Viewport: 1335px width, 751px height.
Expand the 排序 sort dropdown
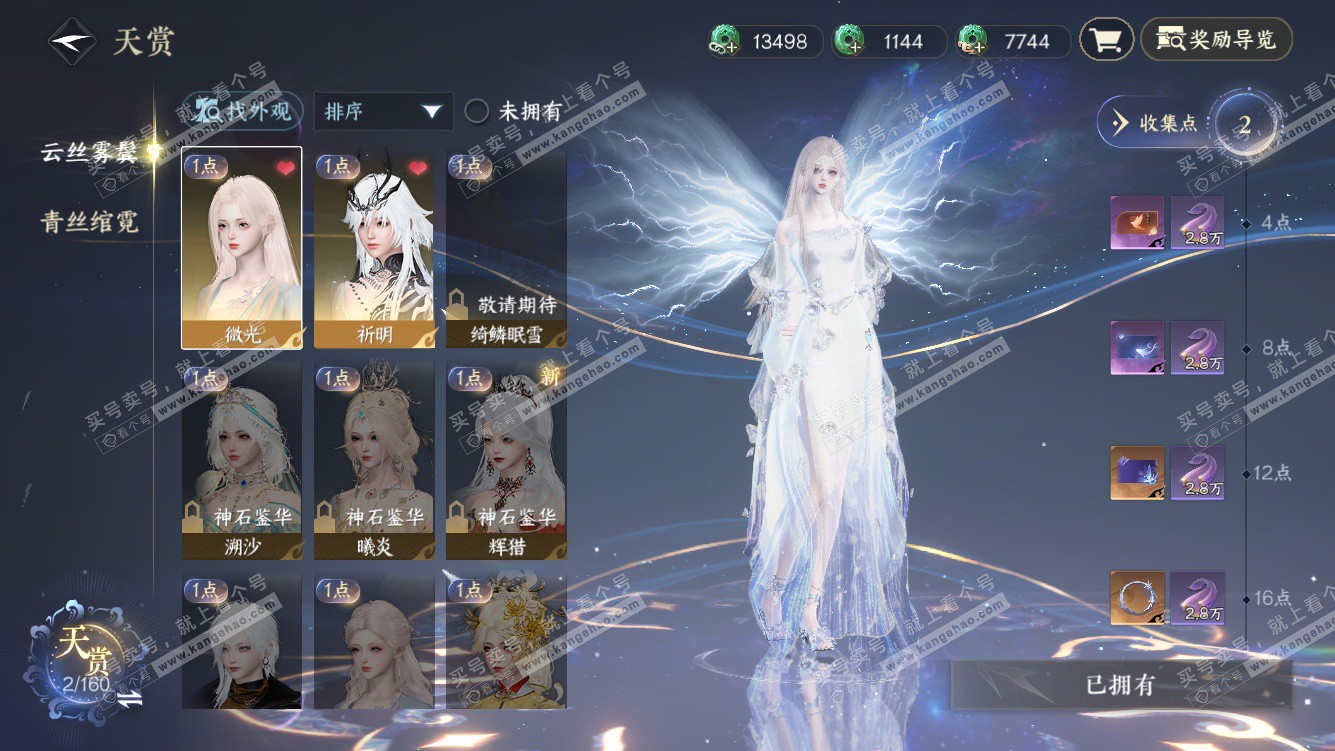coord(383,111)
